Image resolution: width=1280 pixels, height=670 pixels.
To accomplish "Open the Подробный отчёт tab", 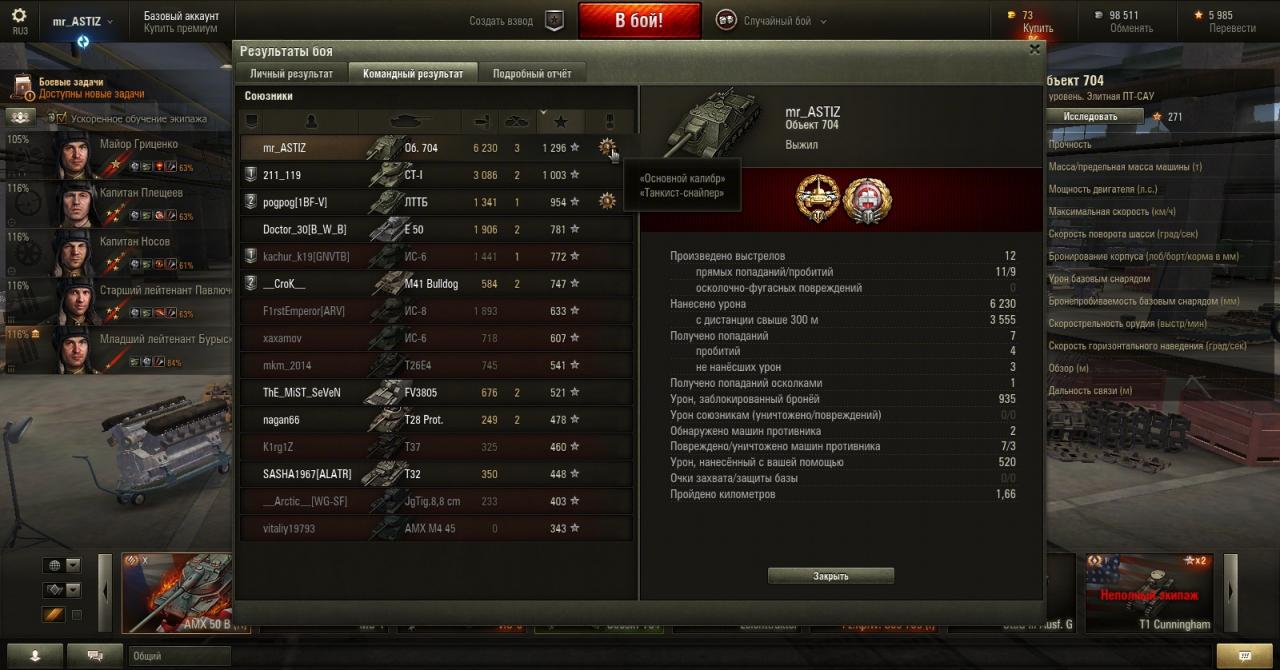I will [x=532, y=74].
